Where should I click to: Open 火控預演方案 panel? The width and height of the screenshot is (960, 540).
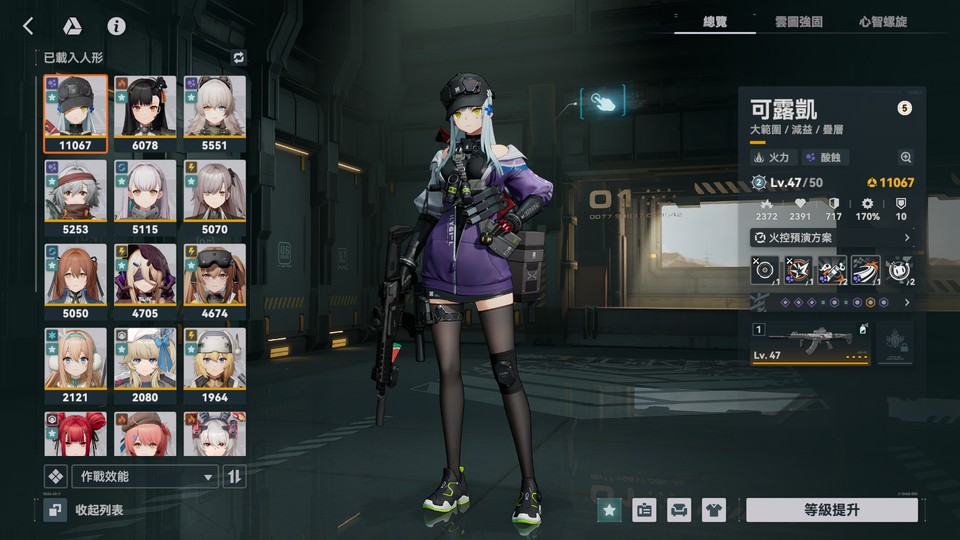[x=832, y=238]
